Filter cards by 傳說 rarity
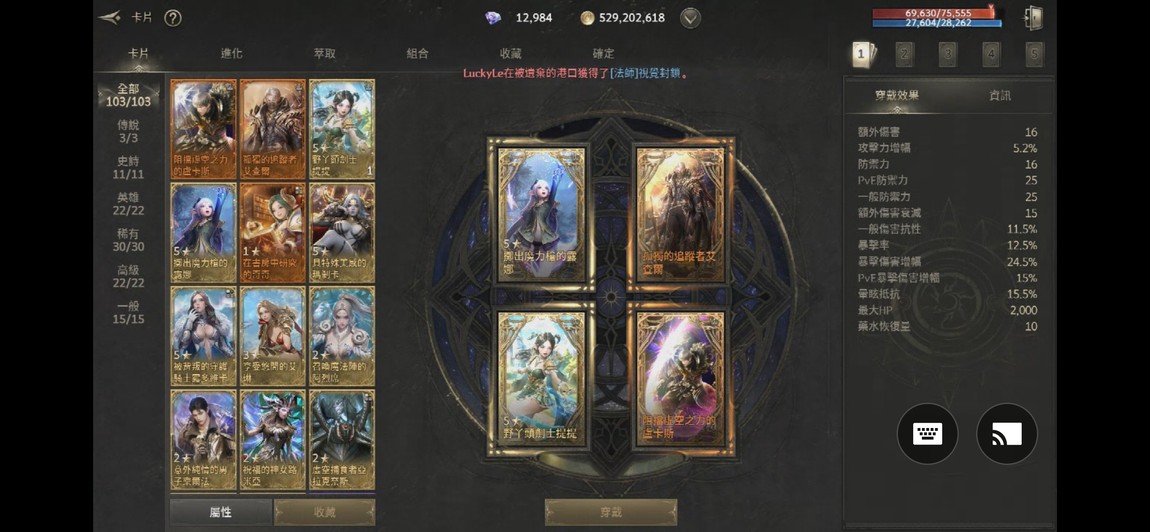This screenshot has width=1150, height=532. click(x=128, y=131)
